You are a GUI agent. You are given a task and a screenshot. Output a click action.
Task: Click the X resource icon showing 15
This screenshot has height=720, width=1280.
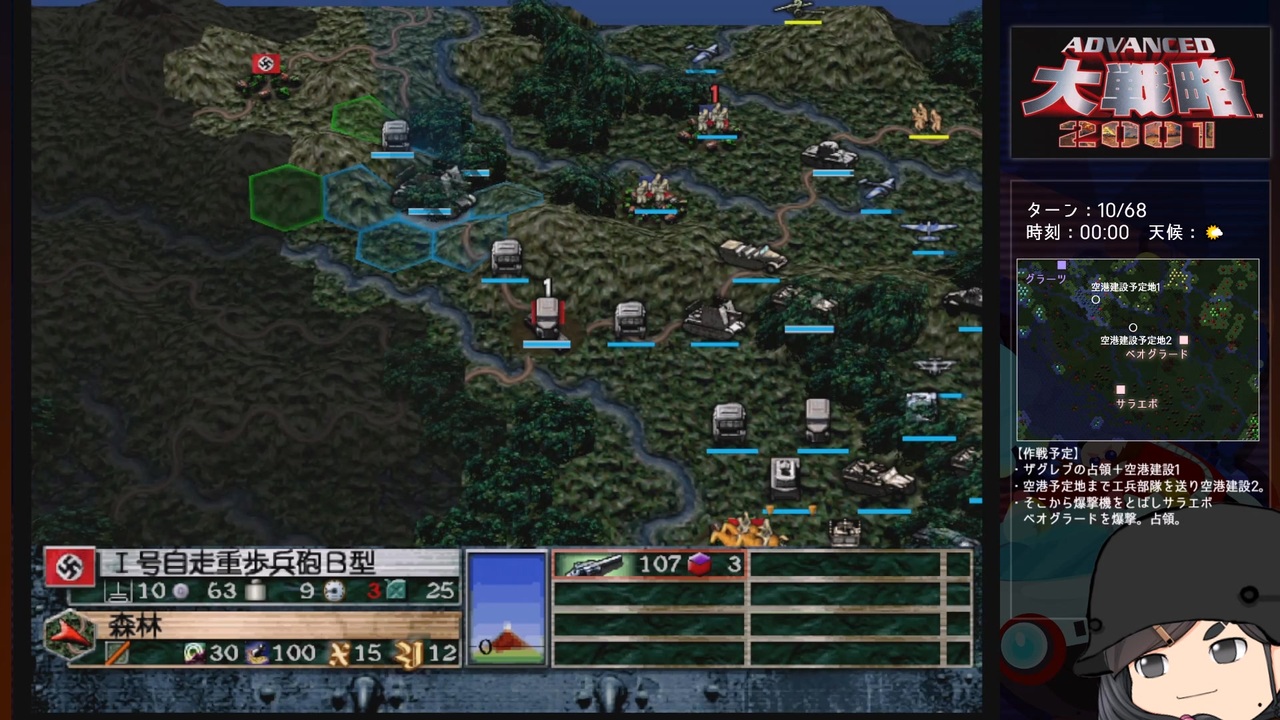[x=342, y=650]
